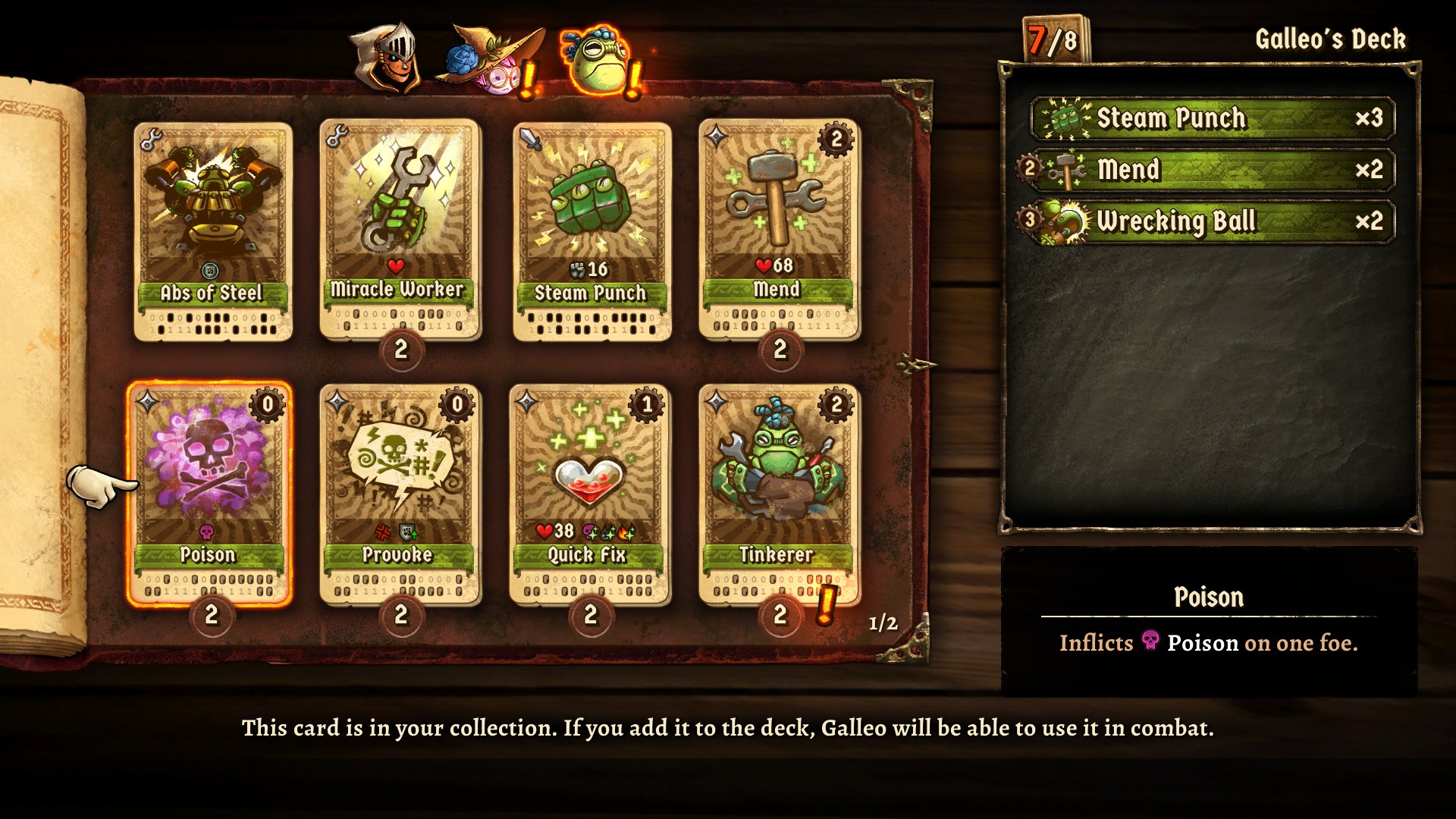
Task: Expand the Mend entry in Galleo's Deck
Action: (x=1214, y=171)
